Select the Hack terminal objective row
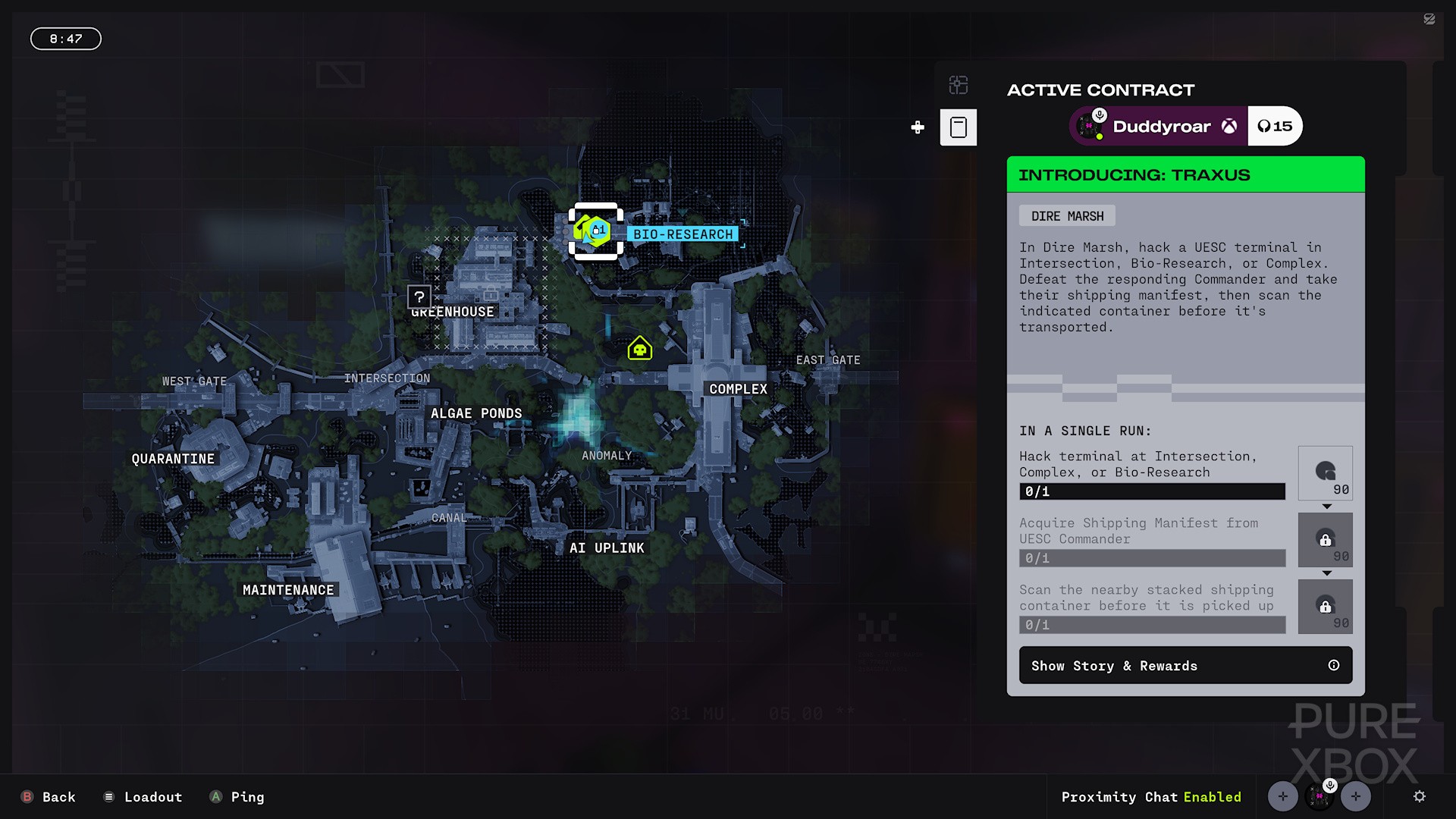 (x=1151, y=474)
